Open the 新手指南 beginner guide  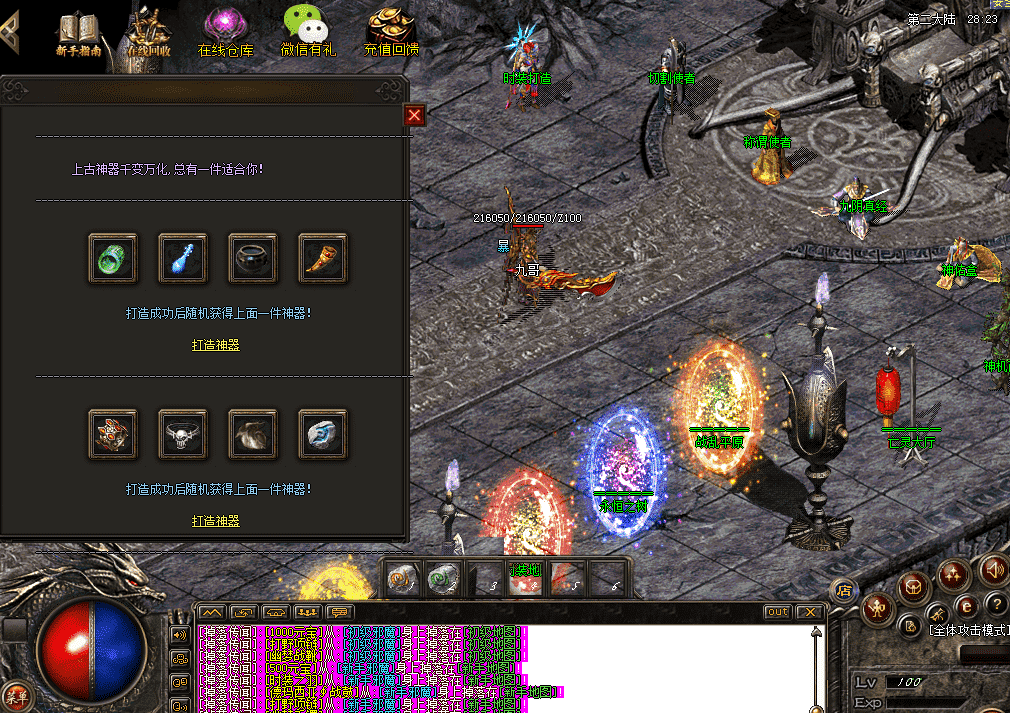pos(78,33)
